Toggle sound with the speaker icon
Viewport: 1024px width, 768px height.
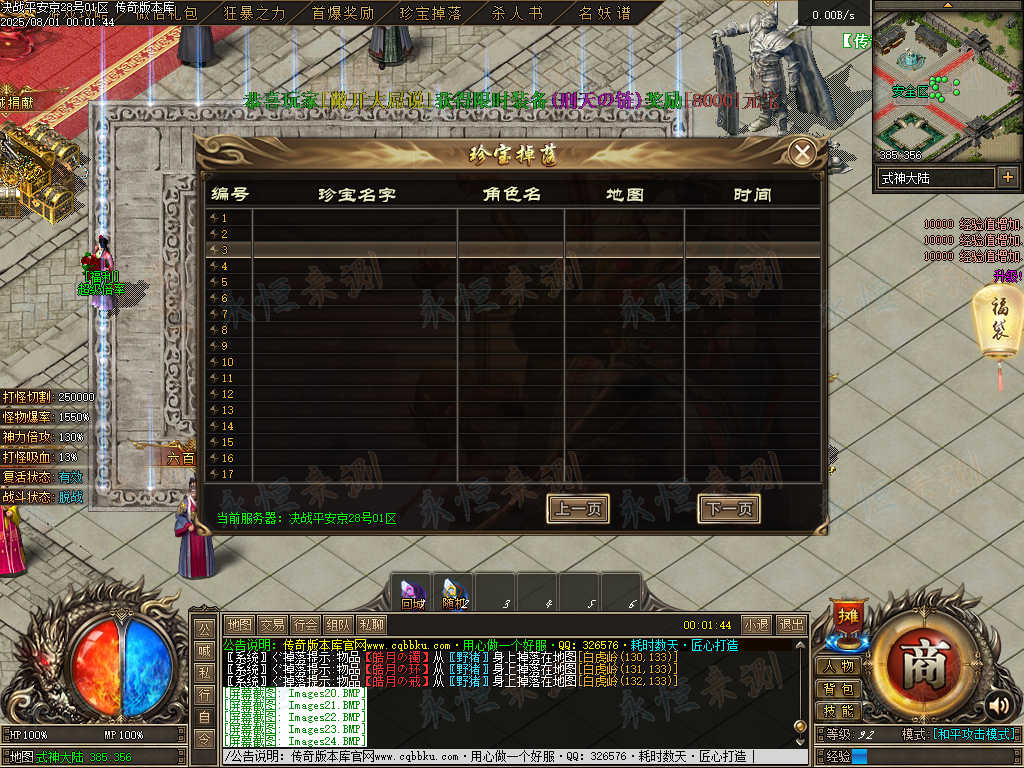point(997,706)
